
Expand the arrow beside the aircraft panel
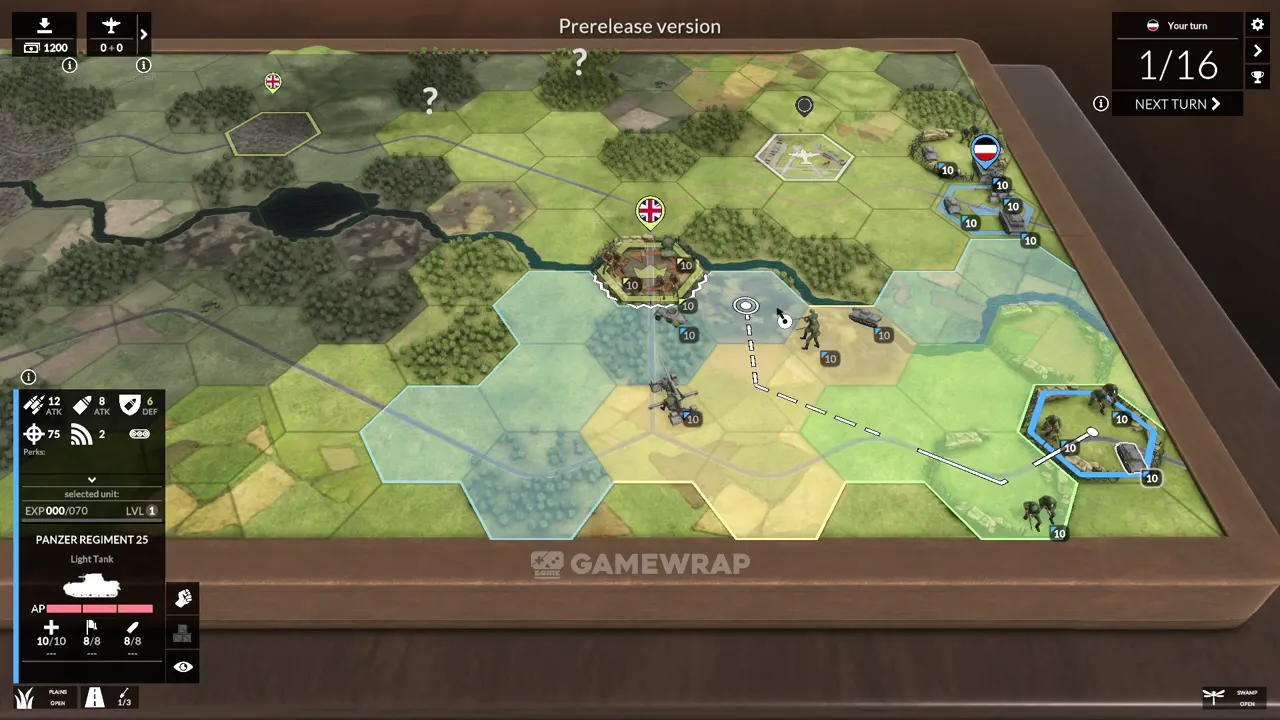pyautogui.click(x=144, y=35)
